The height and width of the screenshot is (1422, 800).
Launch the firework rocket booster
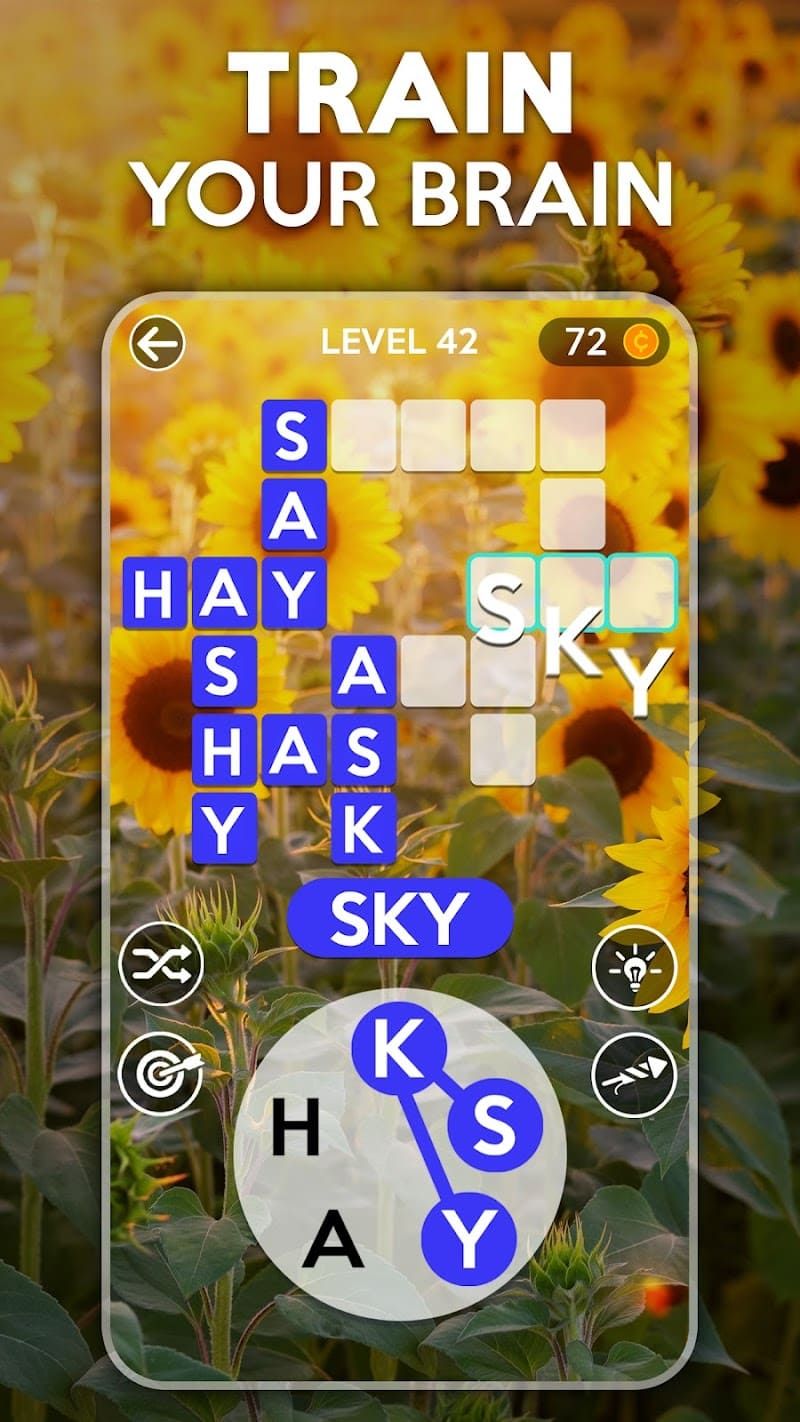click(x=634, y=1075)
